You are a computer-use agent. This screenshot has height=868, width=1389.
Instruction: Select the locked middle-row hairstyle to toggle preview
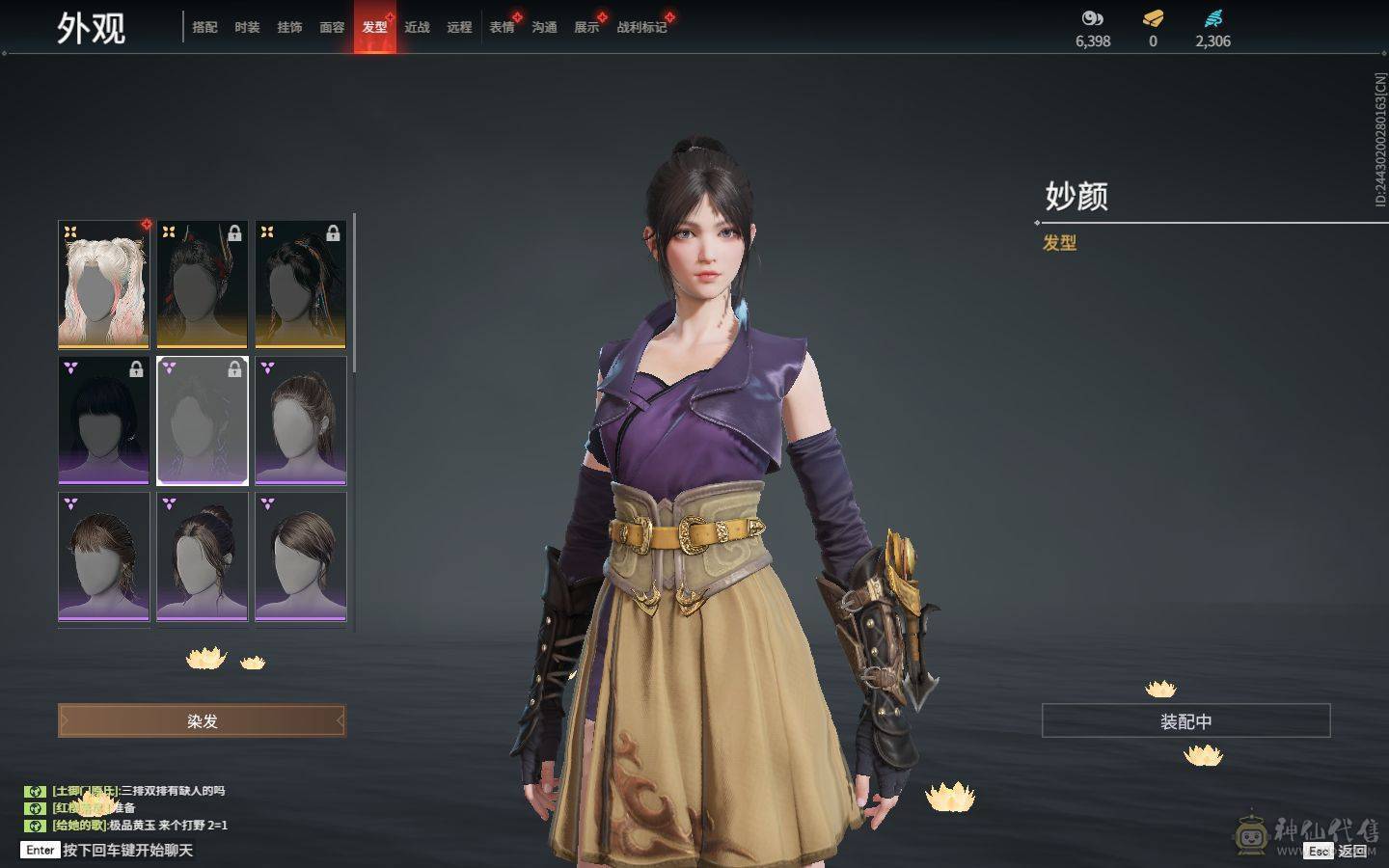coord(202,420)
